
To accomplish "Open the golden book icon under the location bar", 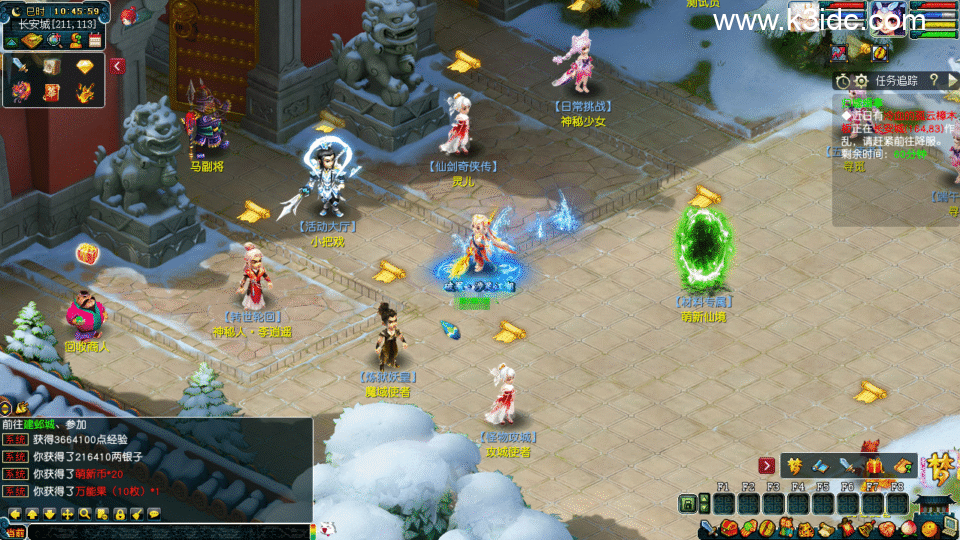I will (x=29, y=40).
